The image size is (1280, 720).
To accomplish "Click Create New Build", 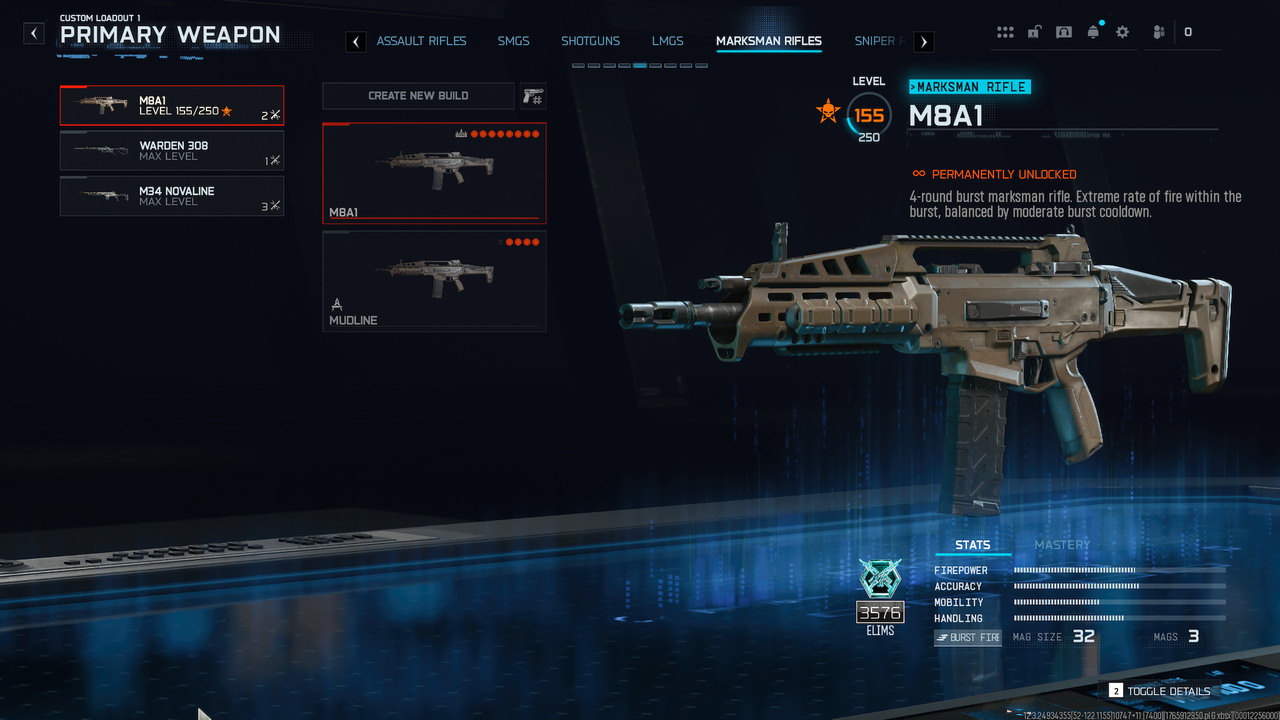I will [x=418, y=96].
